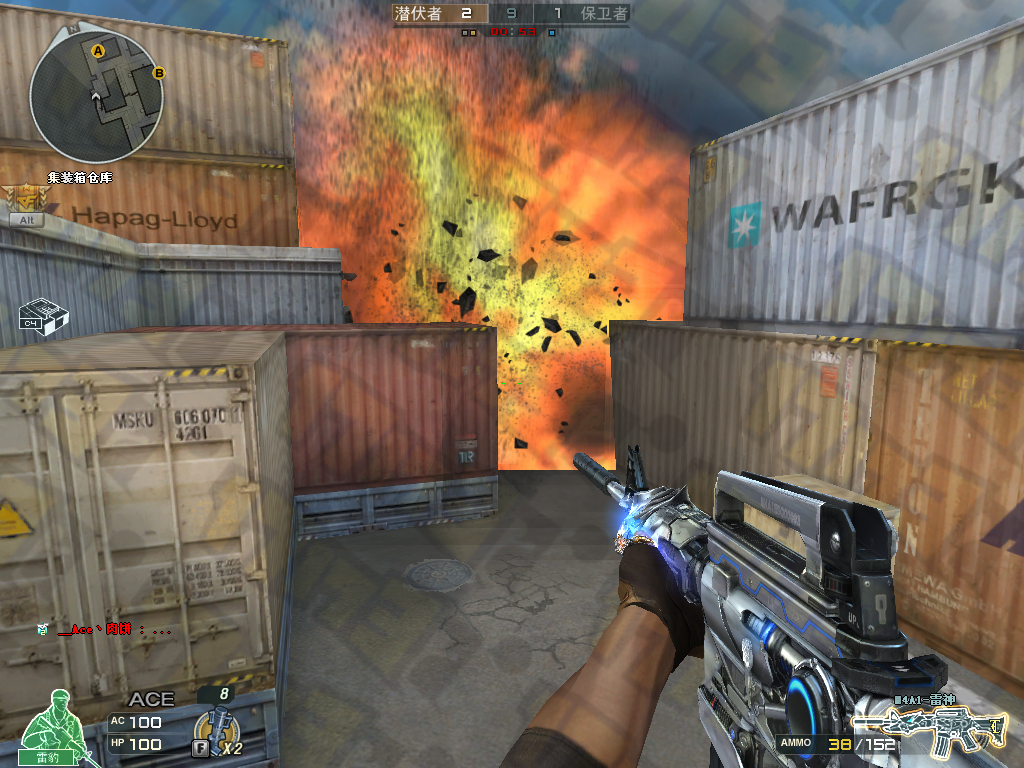The width and height of the screenshot is (1024, 768).
Task: Click the circular minimap
Action: tap(96, 95)
